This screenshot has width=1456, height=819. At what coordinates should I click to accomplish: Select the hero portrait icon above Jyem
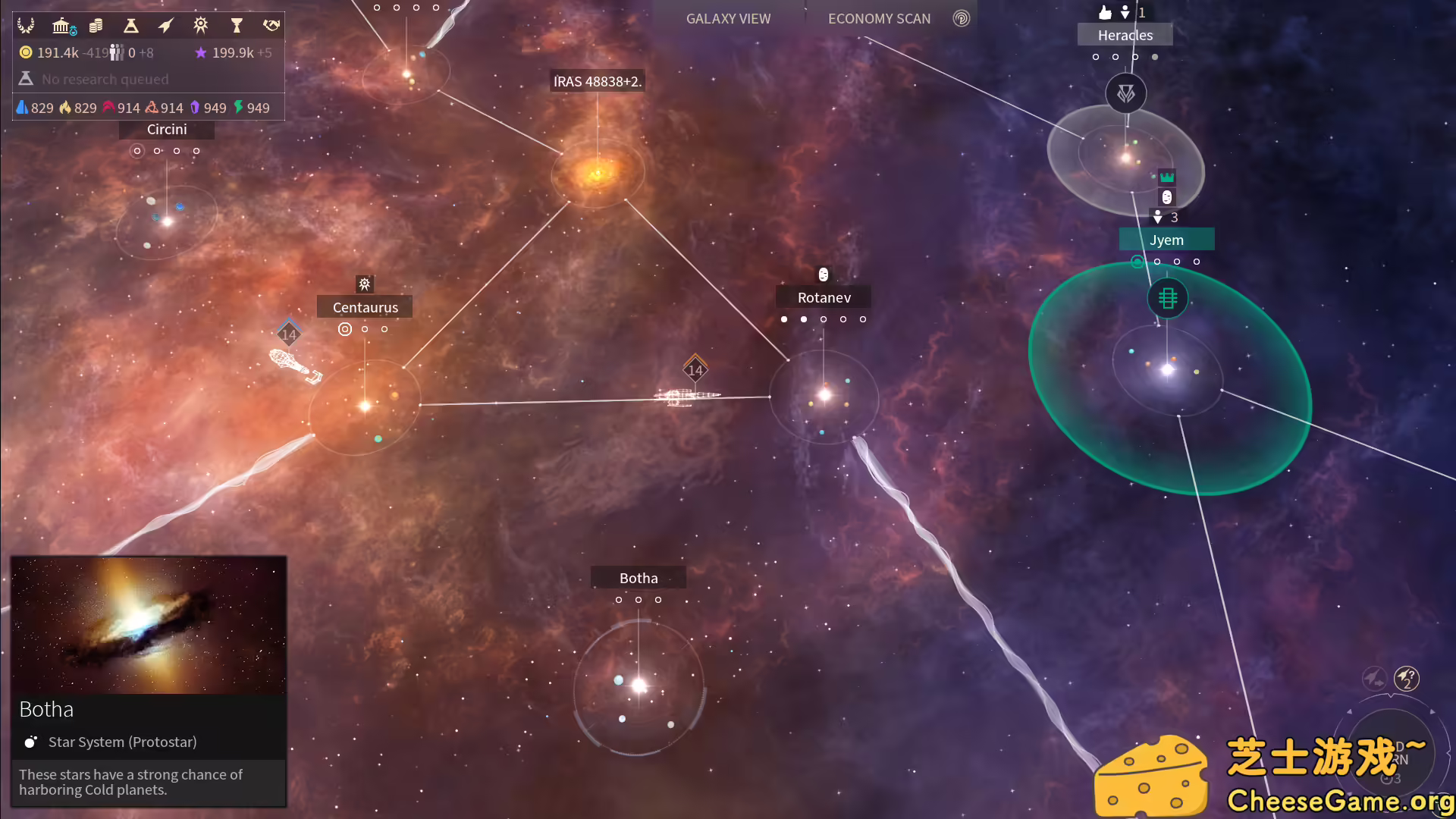pyautogui.click(x=1166, y=197)
